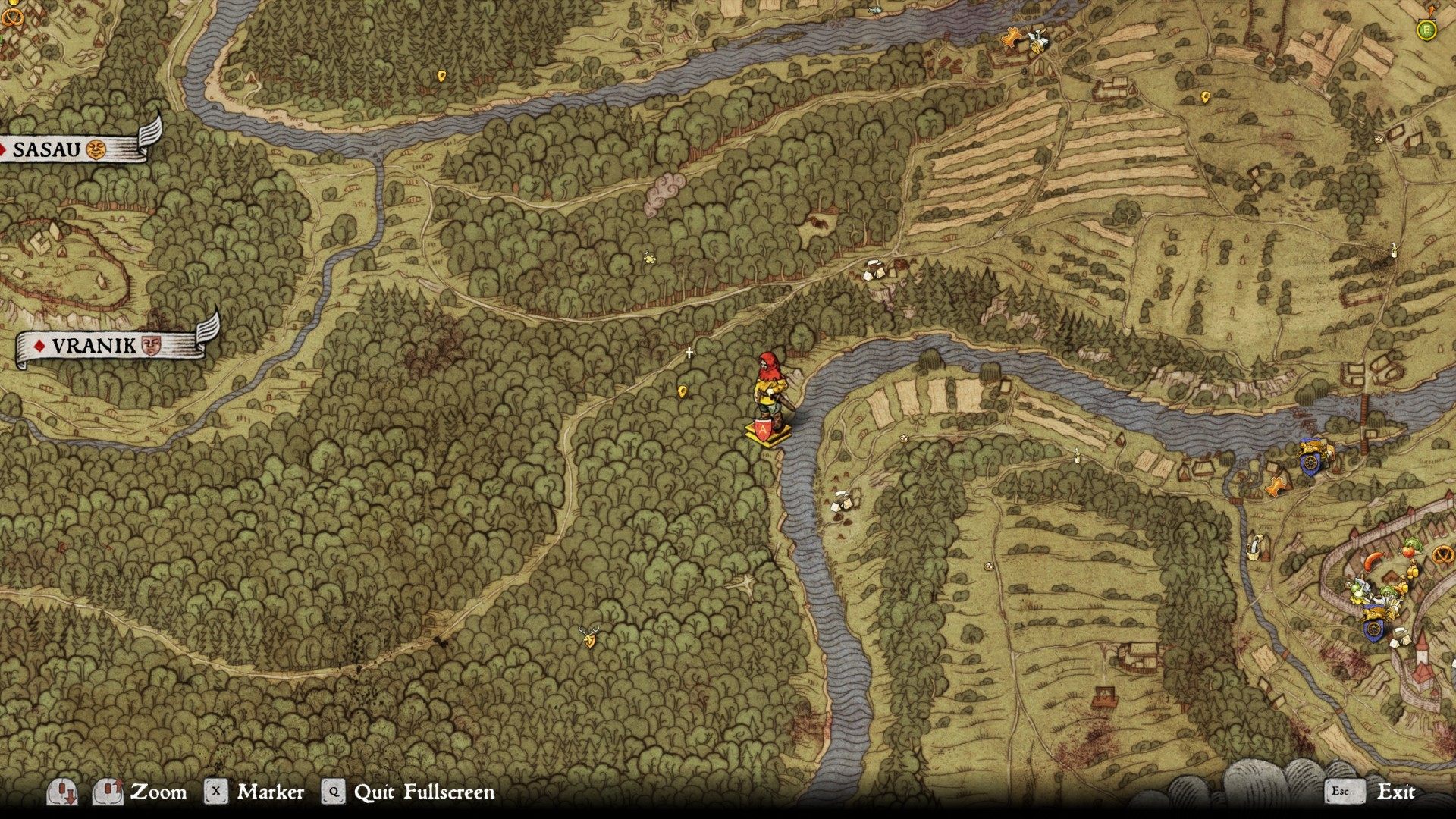The width and height of the screenshot is (1456, 819).
Task: Click the orange fast travel star near Rattay
Action: coord(1274,485)
